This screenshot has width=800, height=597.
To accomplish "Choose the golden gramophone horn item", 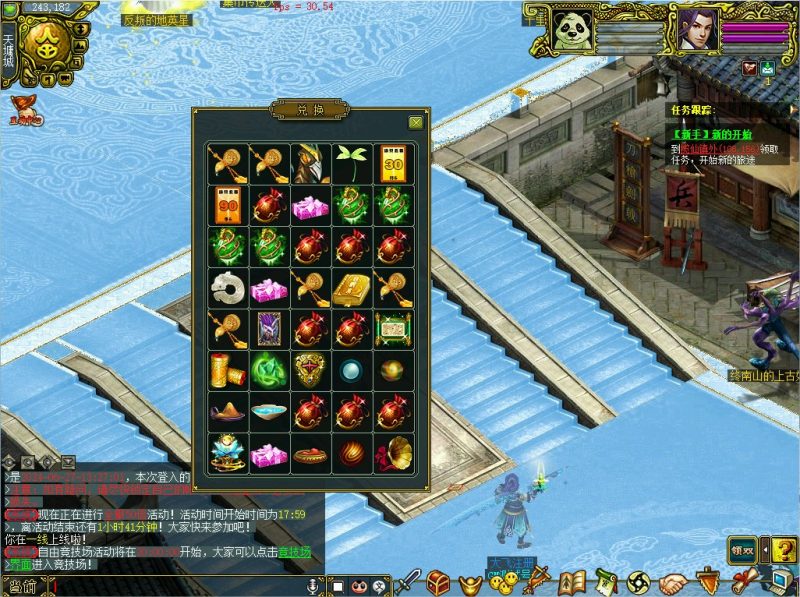I will tap(392, 452).
